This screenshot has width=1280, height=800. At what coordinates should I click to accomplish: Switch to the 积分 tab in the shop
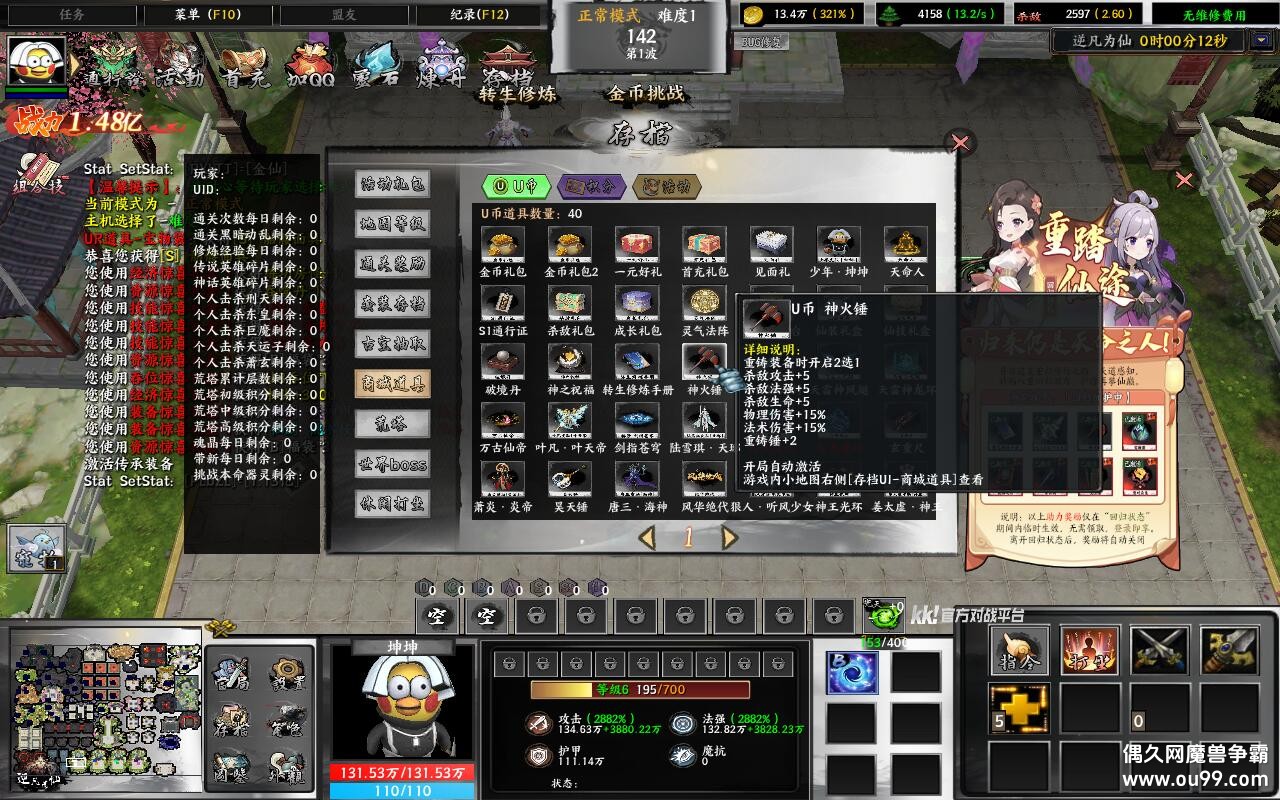(x=592, y=184)
